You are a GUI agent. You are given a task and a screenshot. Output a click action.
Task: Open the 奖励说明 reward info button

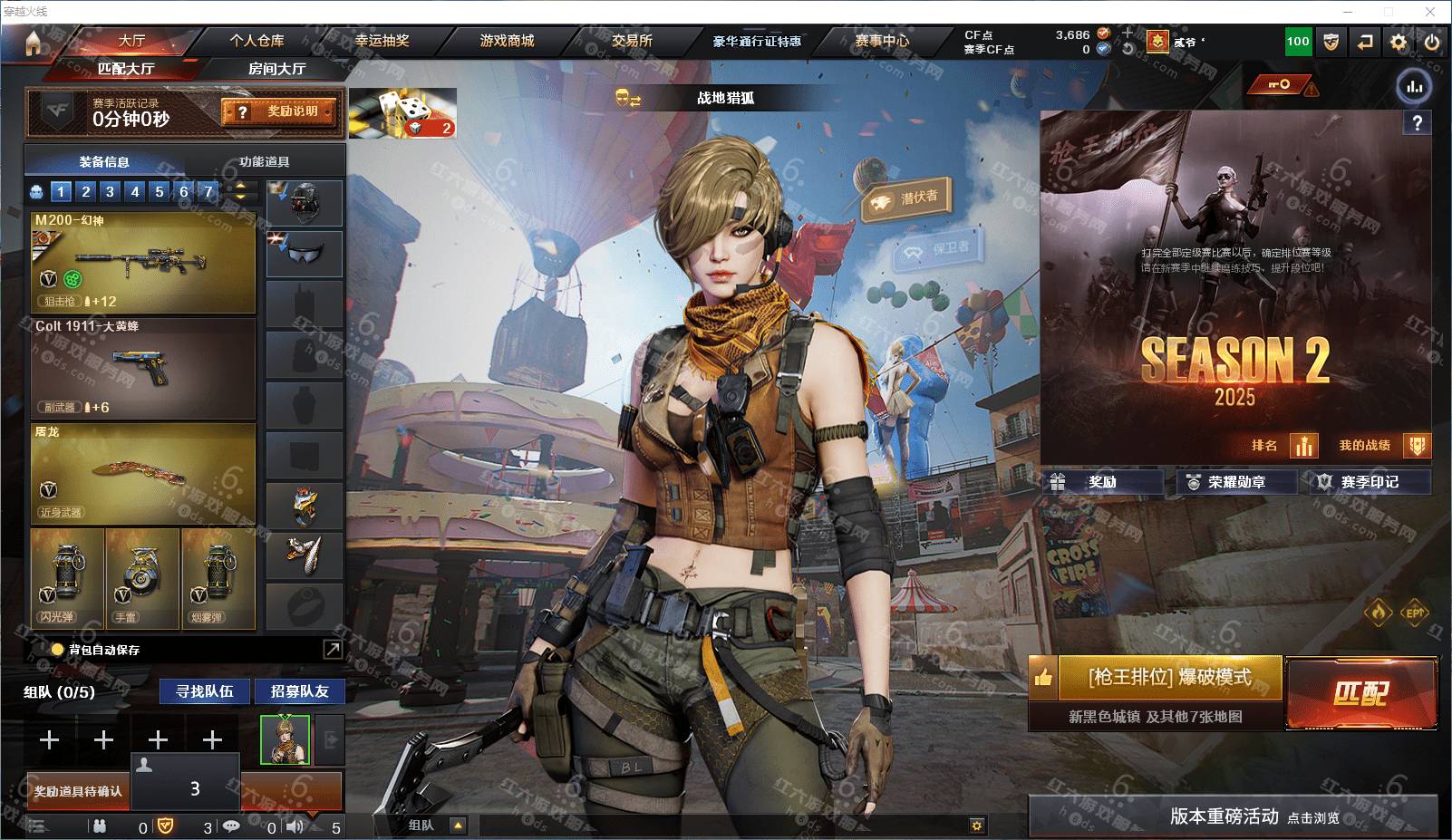280,111
